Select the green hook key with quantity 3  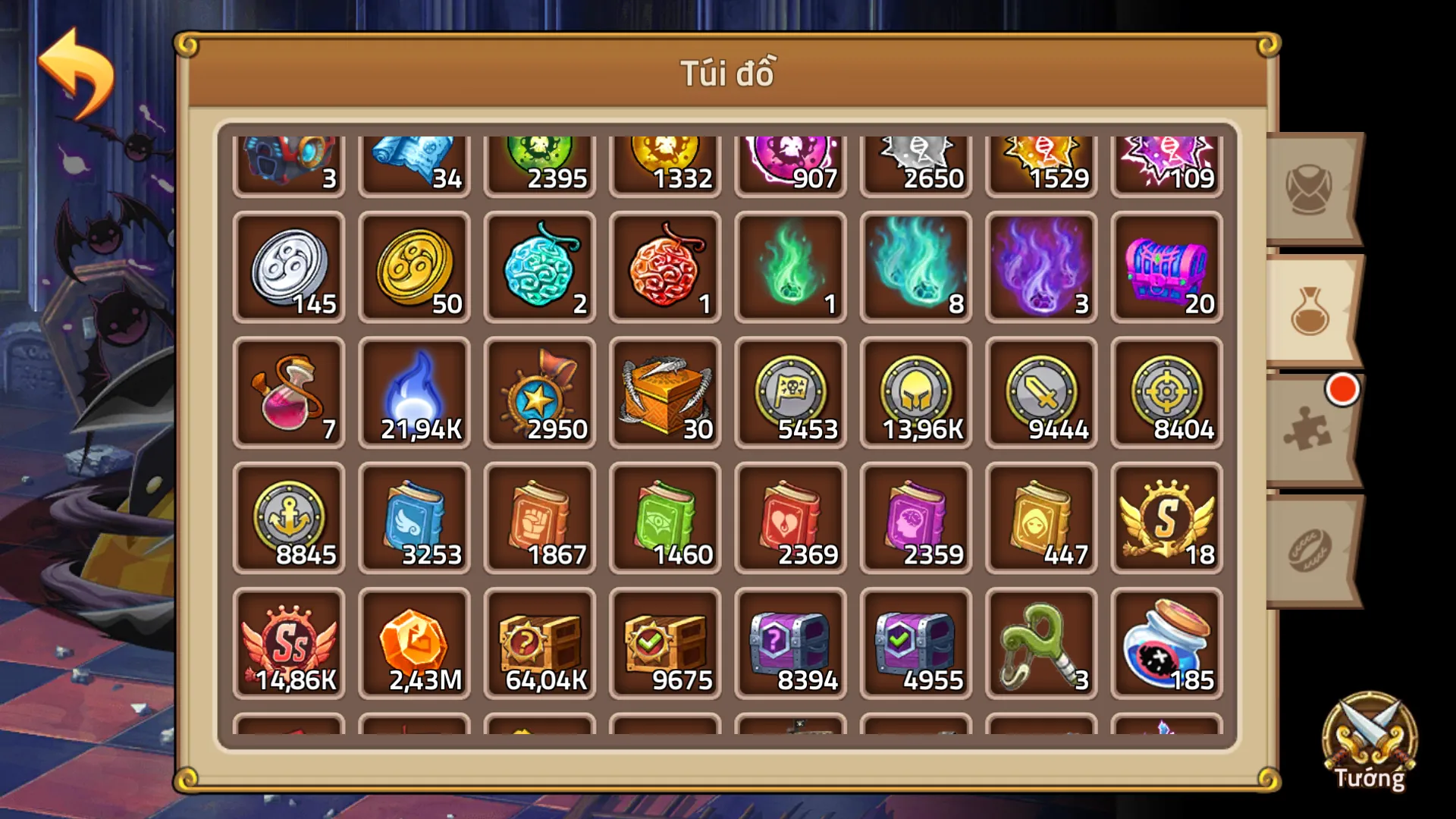pyautogui.click(x=1040, y=643)
